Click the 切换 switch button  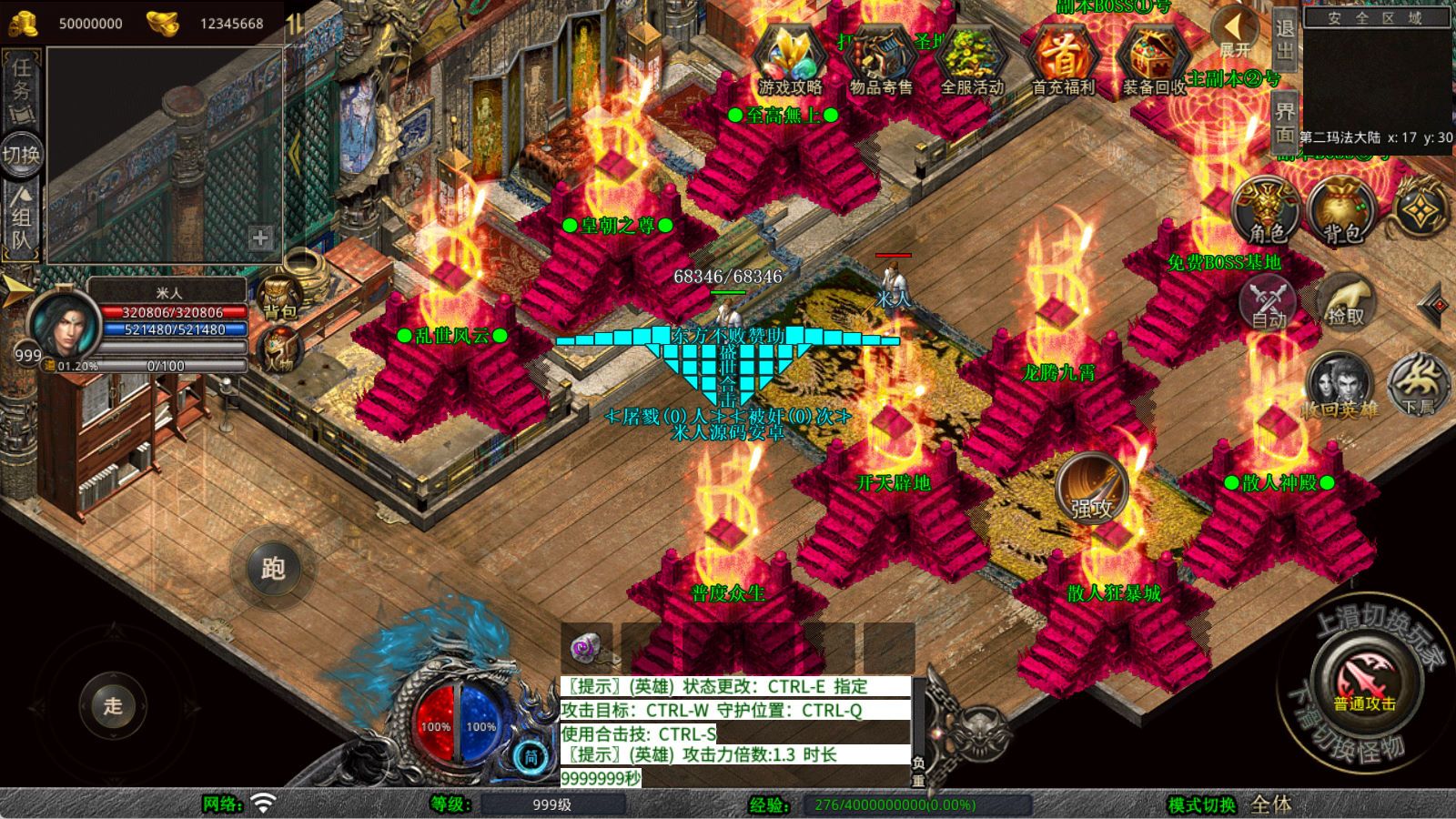point(21,155)
